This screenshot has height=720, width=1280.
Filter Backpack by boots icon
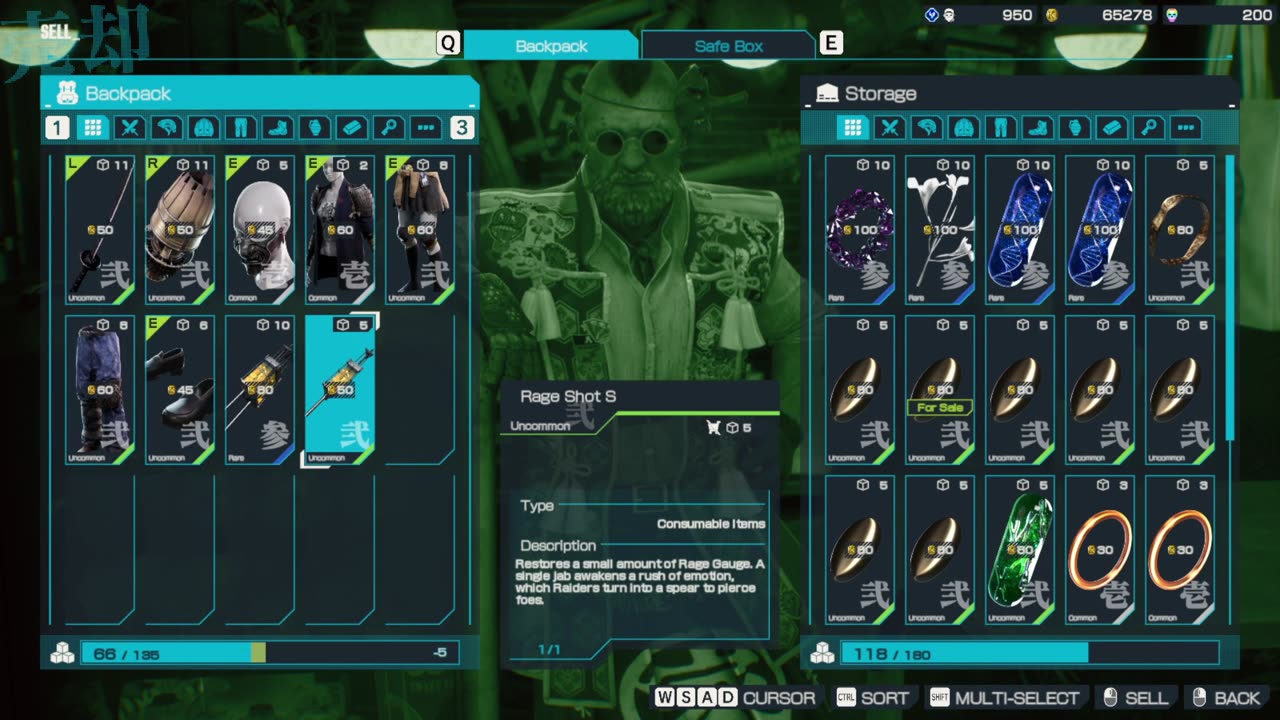click(x=276, y=128)
